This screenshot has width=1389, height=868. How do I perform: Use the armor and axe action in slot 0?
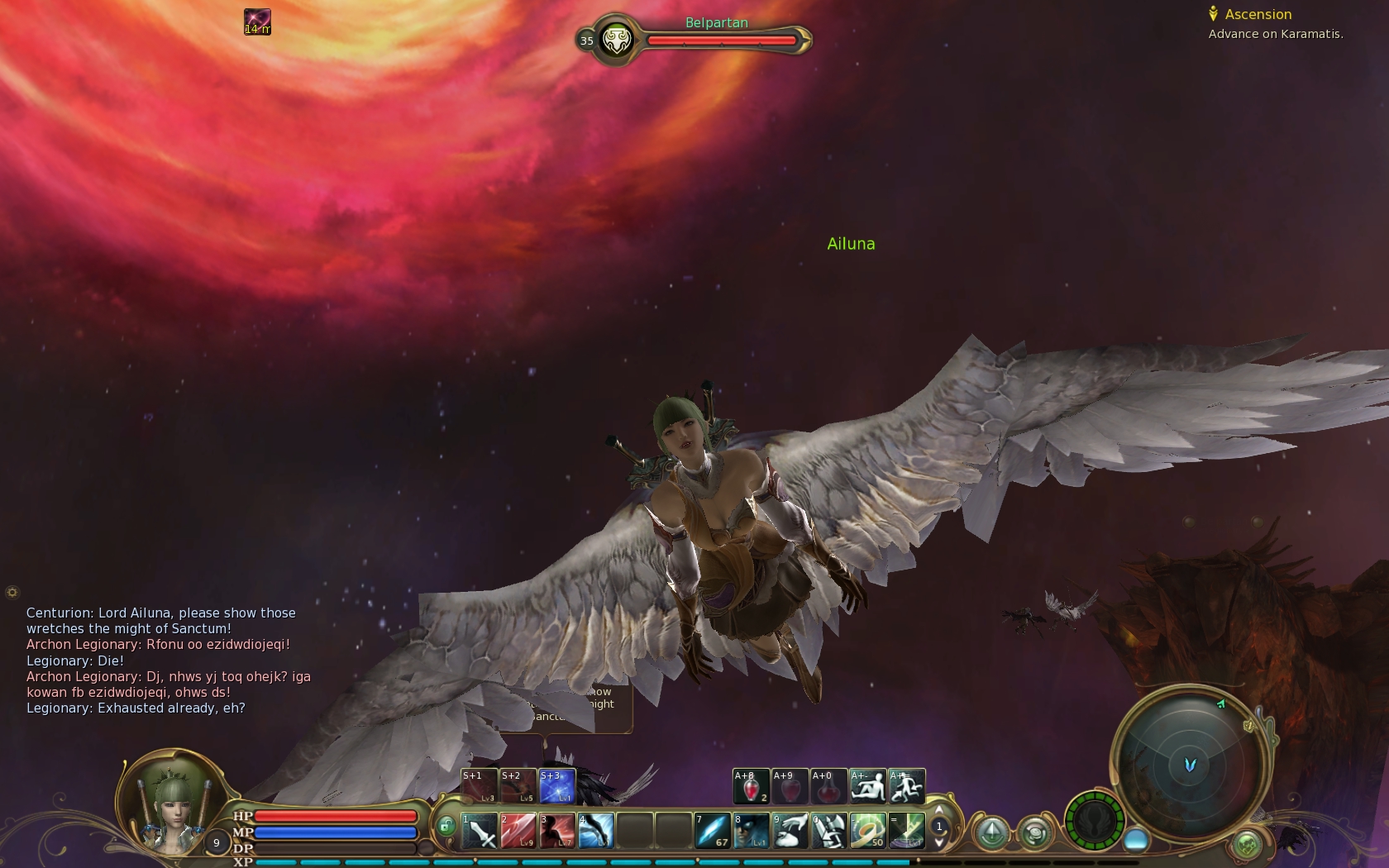(x=828, y=831)
